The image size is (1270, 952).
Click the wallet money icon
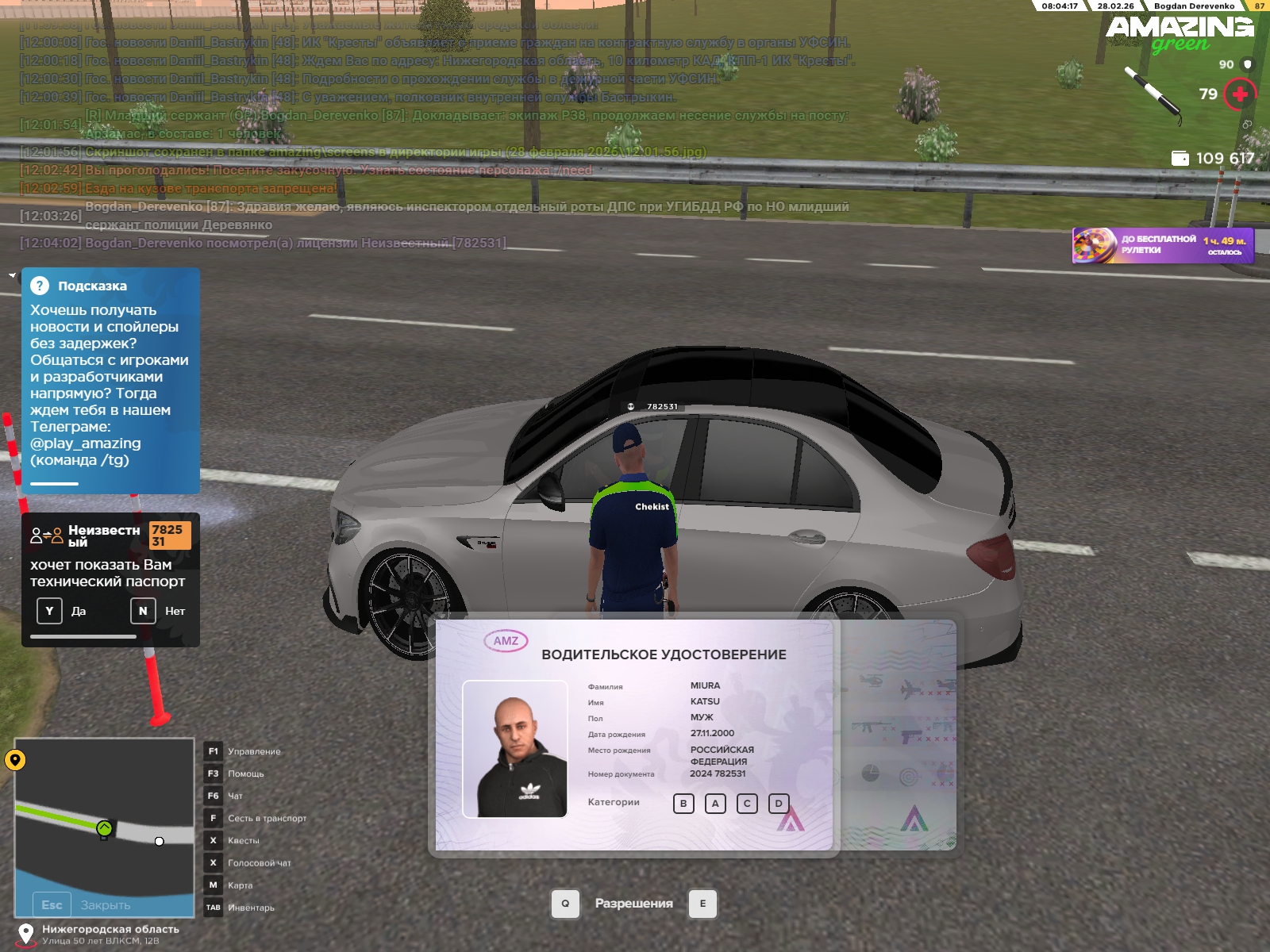point(1180,159)
